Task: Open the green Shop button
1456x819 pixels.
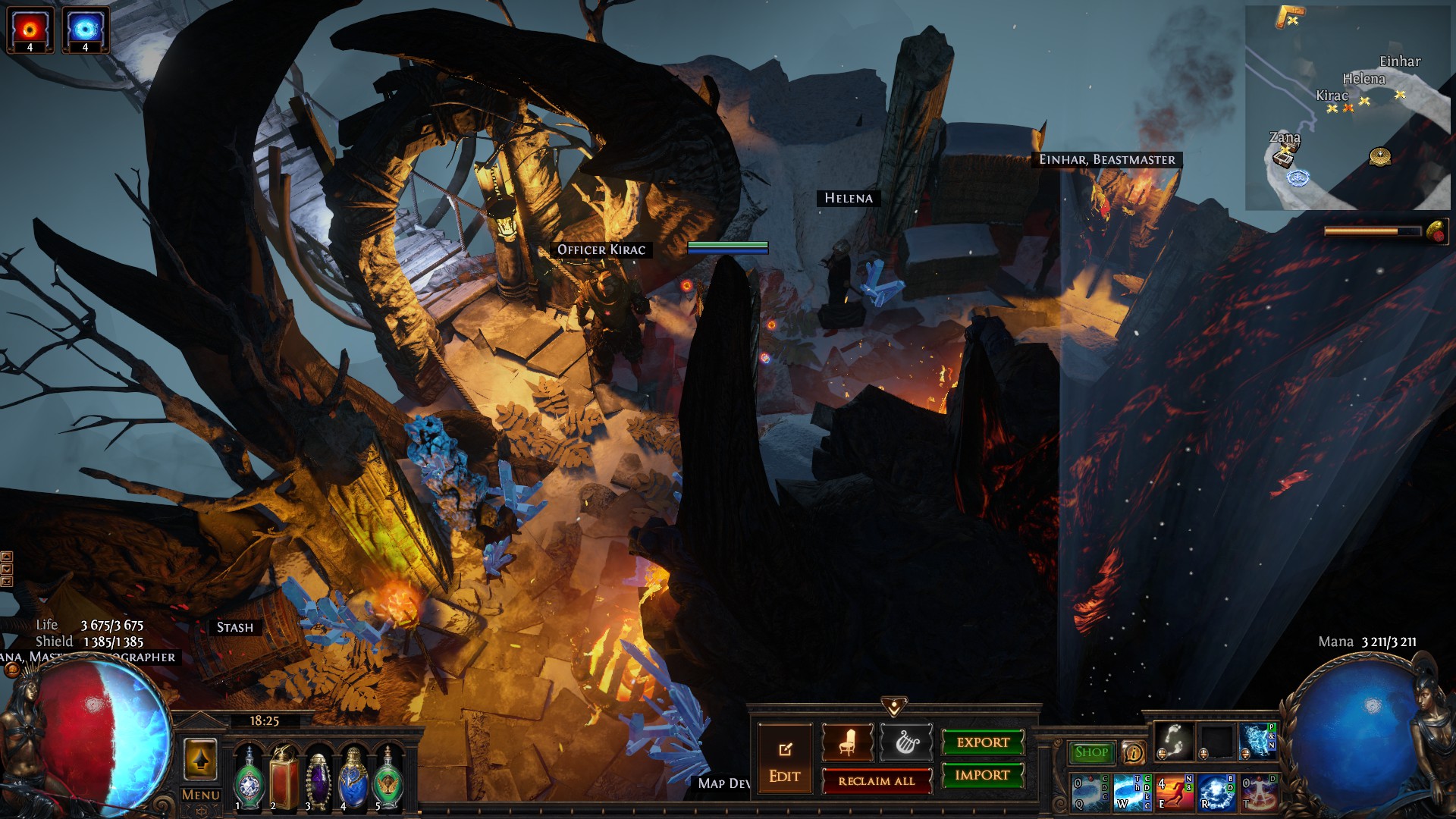Action: (1091, 752)
